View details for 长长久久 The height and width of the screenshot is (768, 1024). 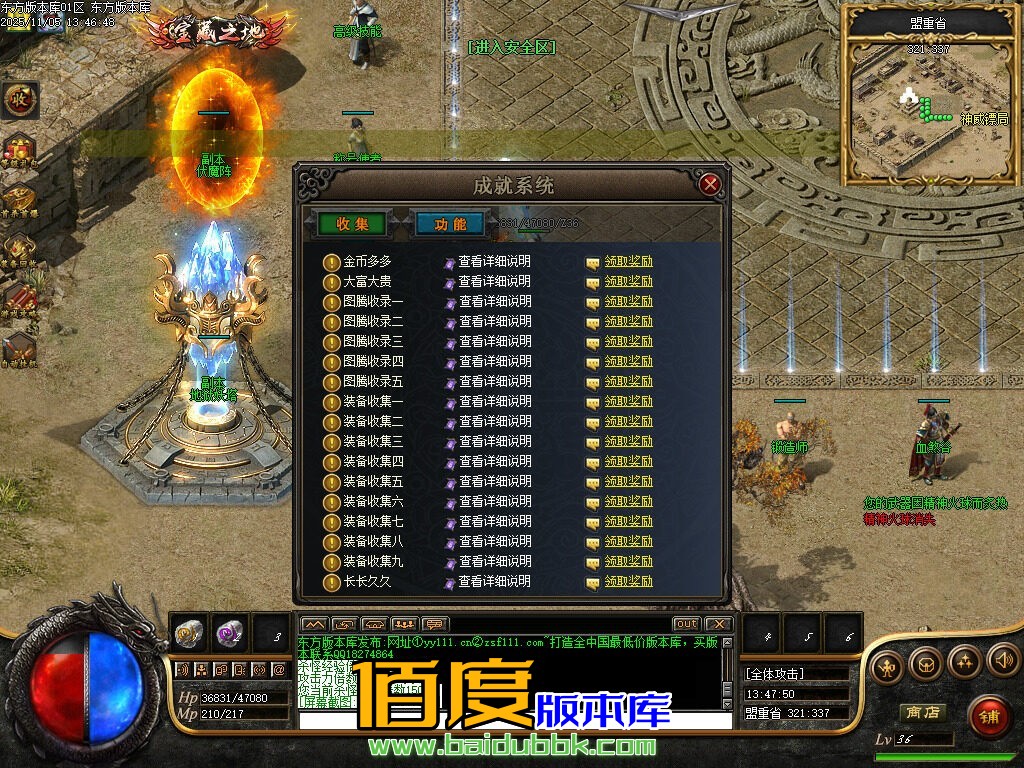click(494, 582)
